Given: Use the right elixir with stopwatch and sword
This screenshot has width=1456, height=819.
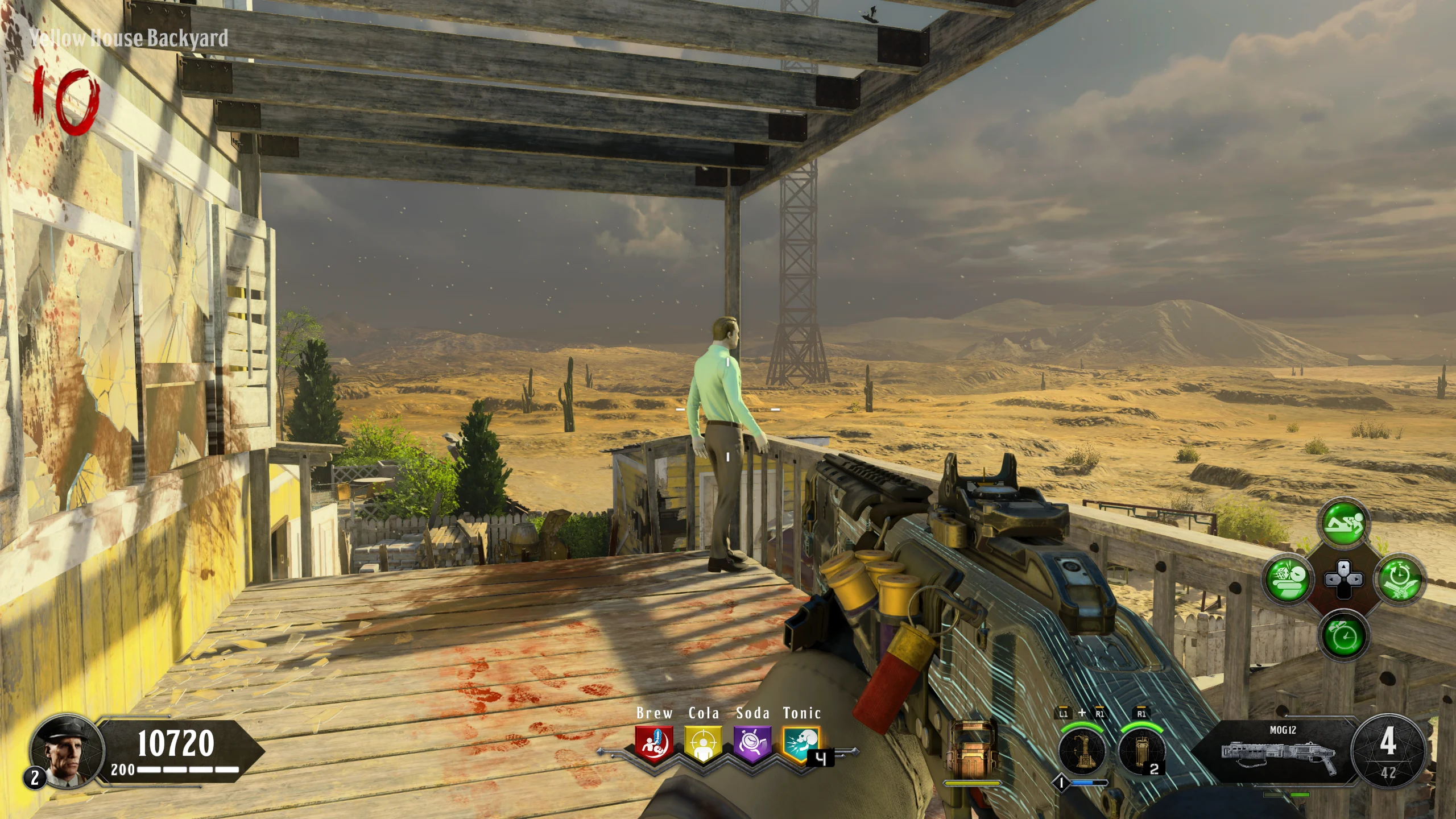Looking at the screenshot, I should point(1398,578).
